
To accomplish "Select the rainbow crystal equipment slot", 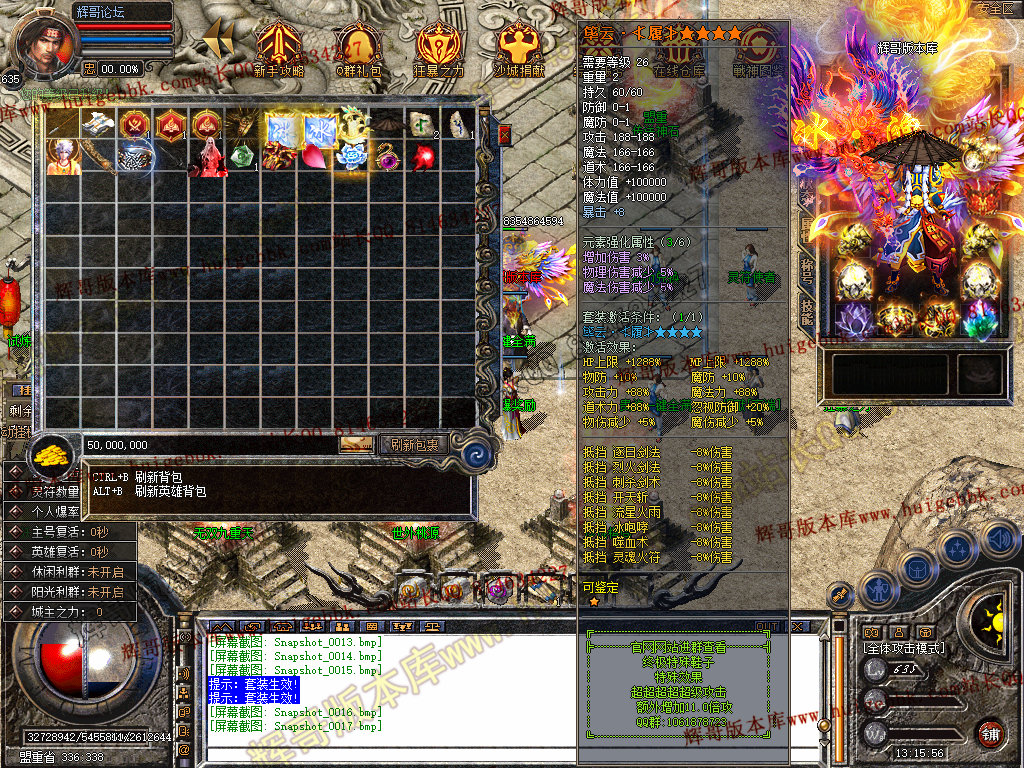I will pos(978,319).
